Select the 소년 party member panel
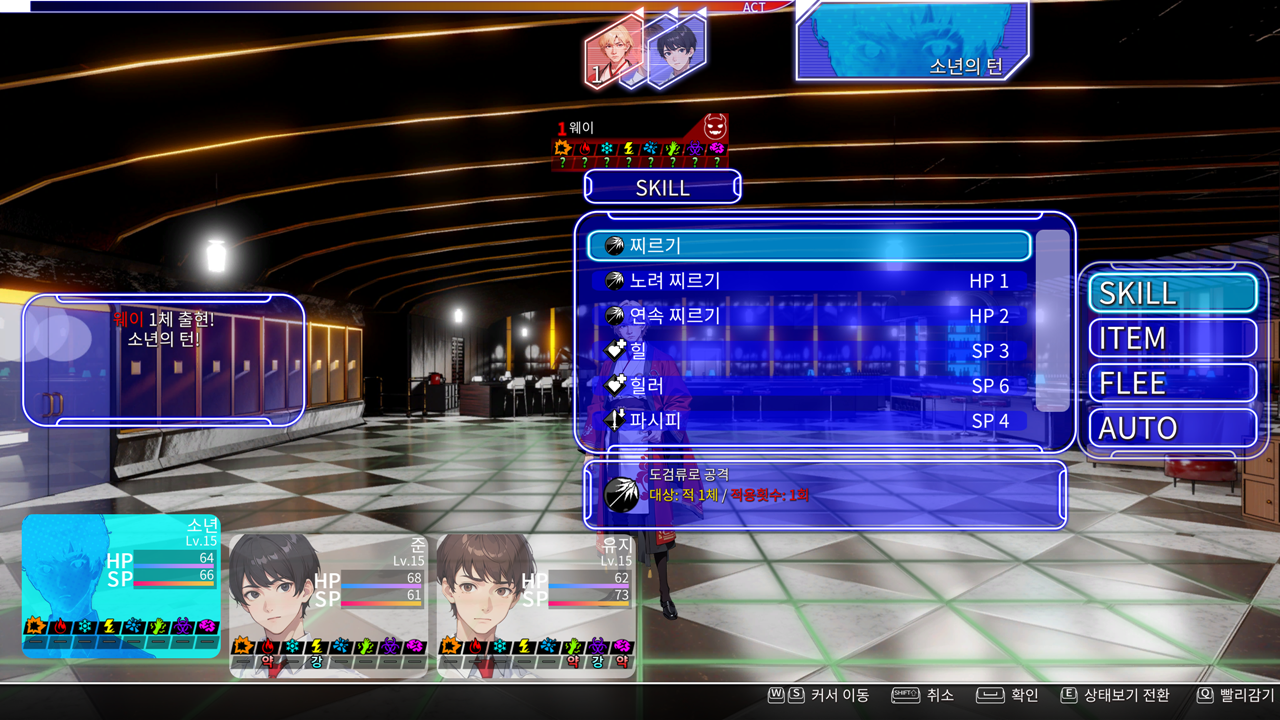The image size is (1280, 720). (121, 586)
